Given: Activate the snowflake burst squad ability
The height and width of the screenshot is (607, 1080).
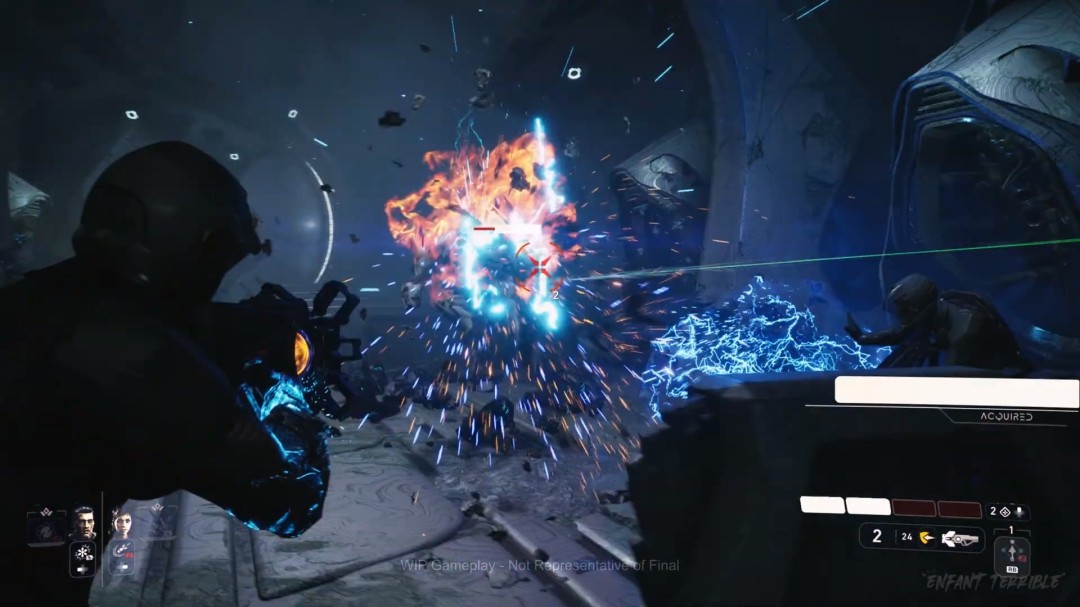Looking at the screenshot, I should click(82, 554).
